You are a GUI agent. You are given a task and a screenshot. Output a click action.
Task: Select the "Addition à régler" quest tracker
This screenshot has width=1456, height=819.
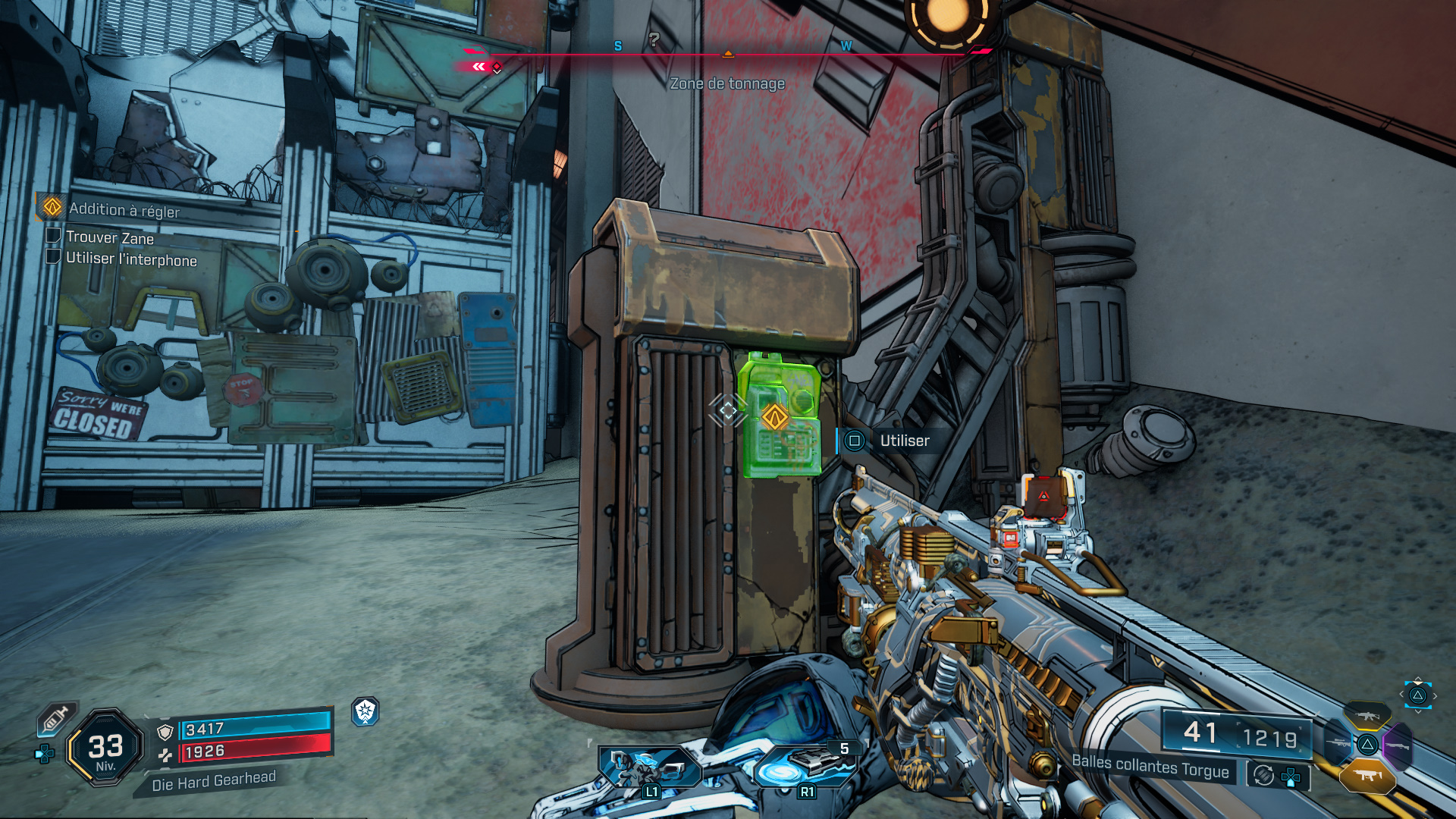tap(124, 209)
